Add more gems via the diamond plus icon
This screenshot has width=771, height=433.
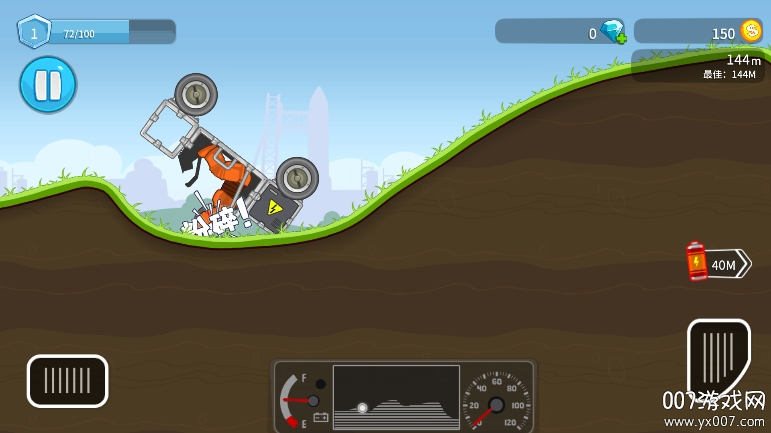[612, 32]
